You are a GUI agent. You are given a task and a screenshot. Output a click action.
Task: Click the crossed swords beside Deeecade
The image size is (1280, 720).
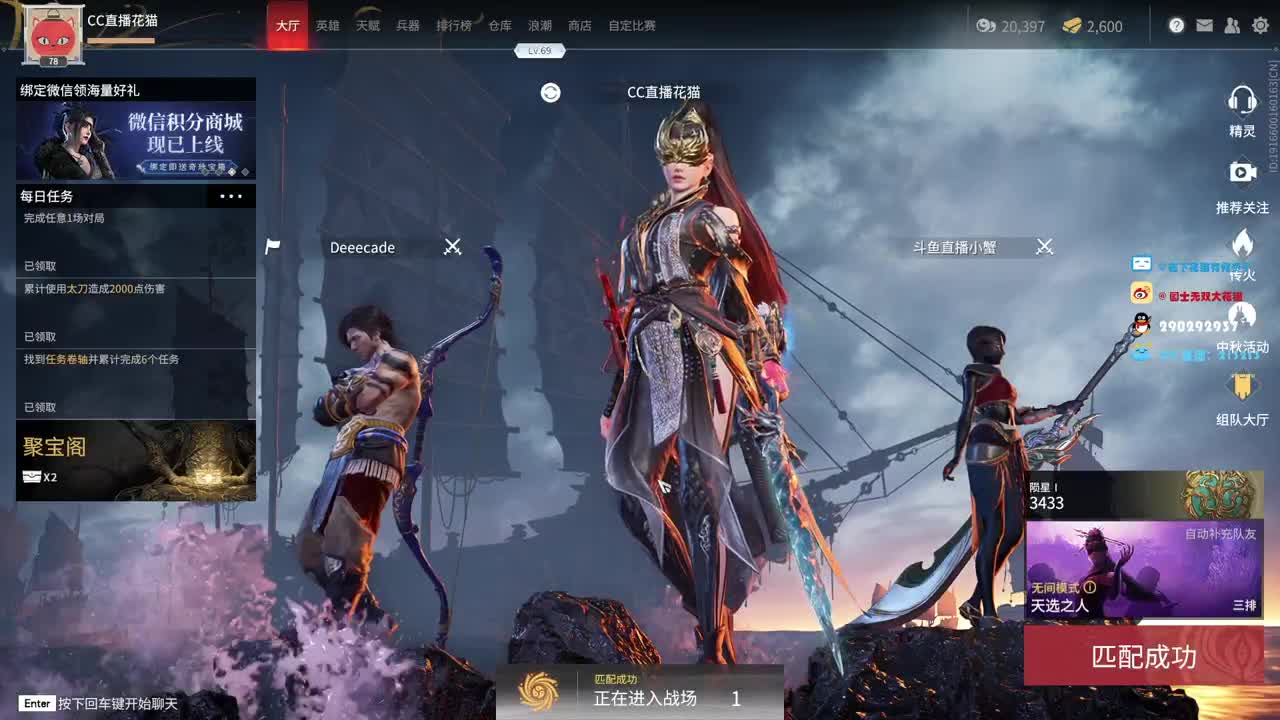(x=453, y=247)
